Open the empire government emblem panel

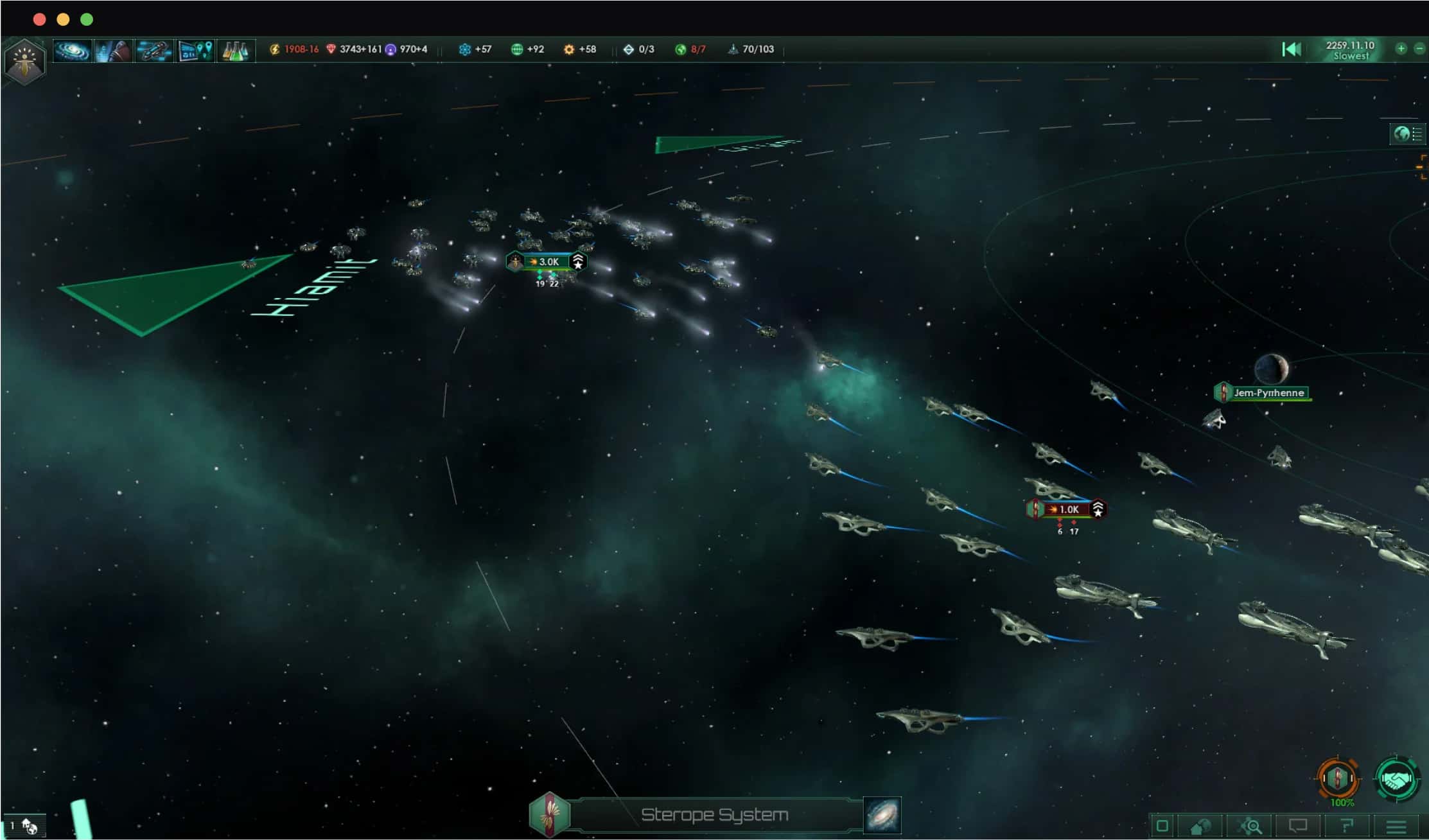click(x=24, y=60)
